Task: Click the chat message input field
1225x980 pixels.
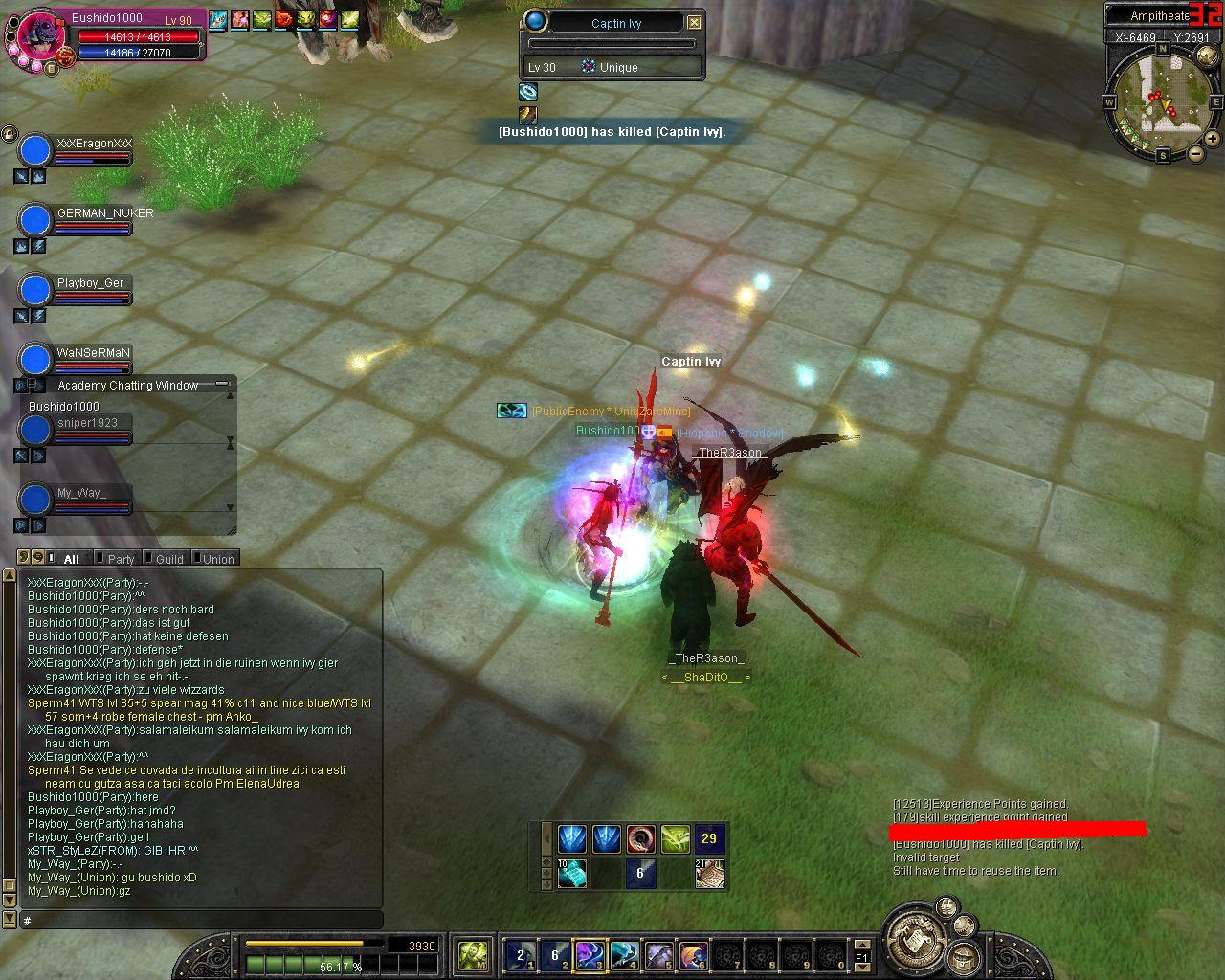Action: point(201,920)
